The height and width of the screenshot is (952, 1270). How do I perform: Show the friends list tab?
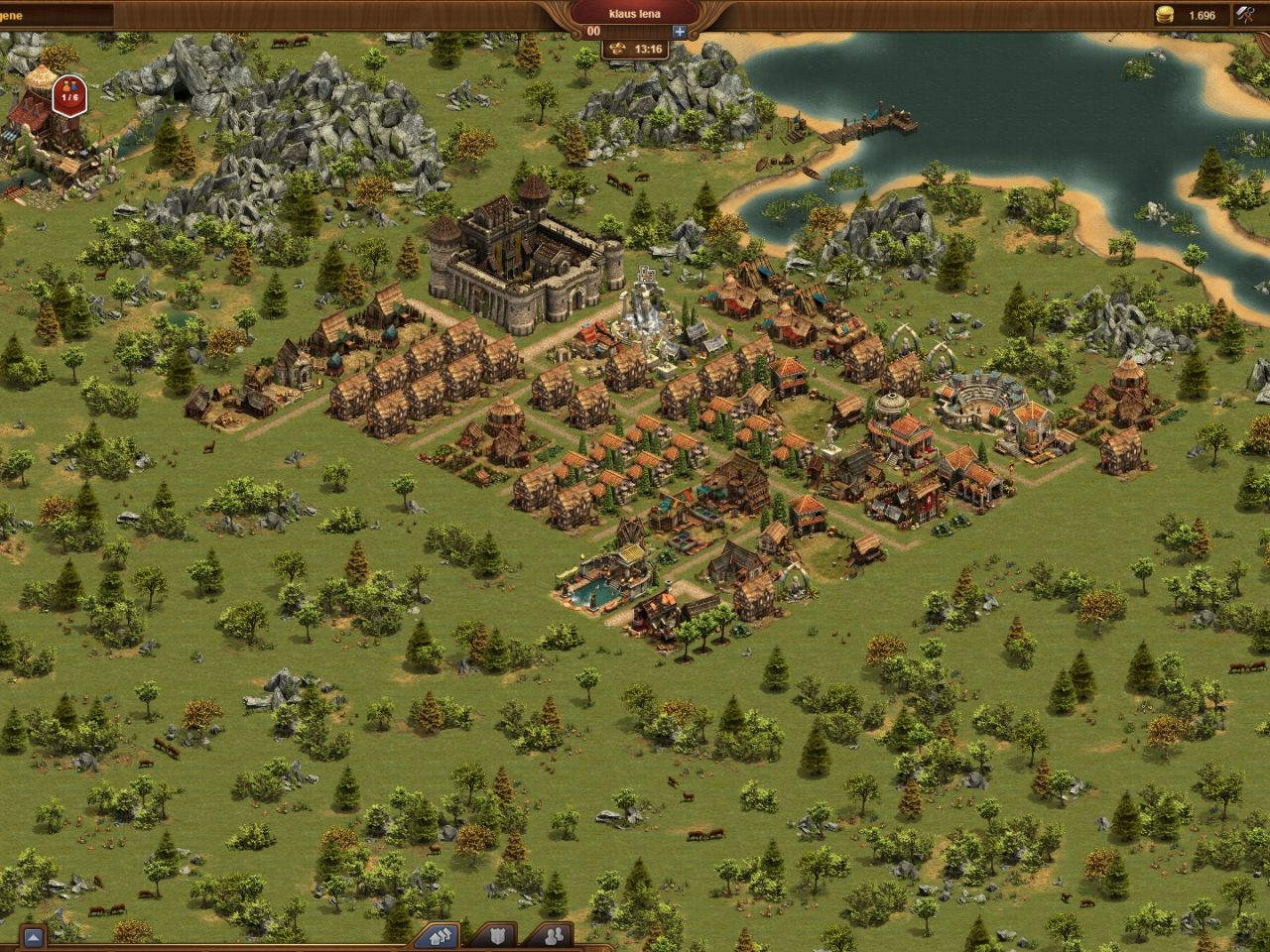pyautogui.click(x=556, y=935)
